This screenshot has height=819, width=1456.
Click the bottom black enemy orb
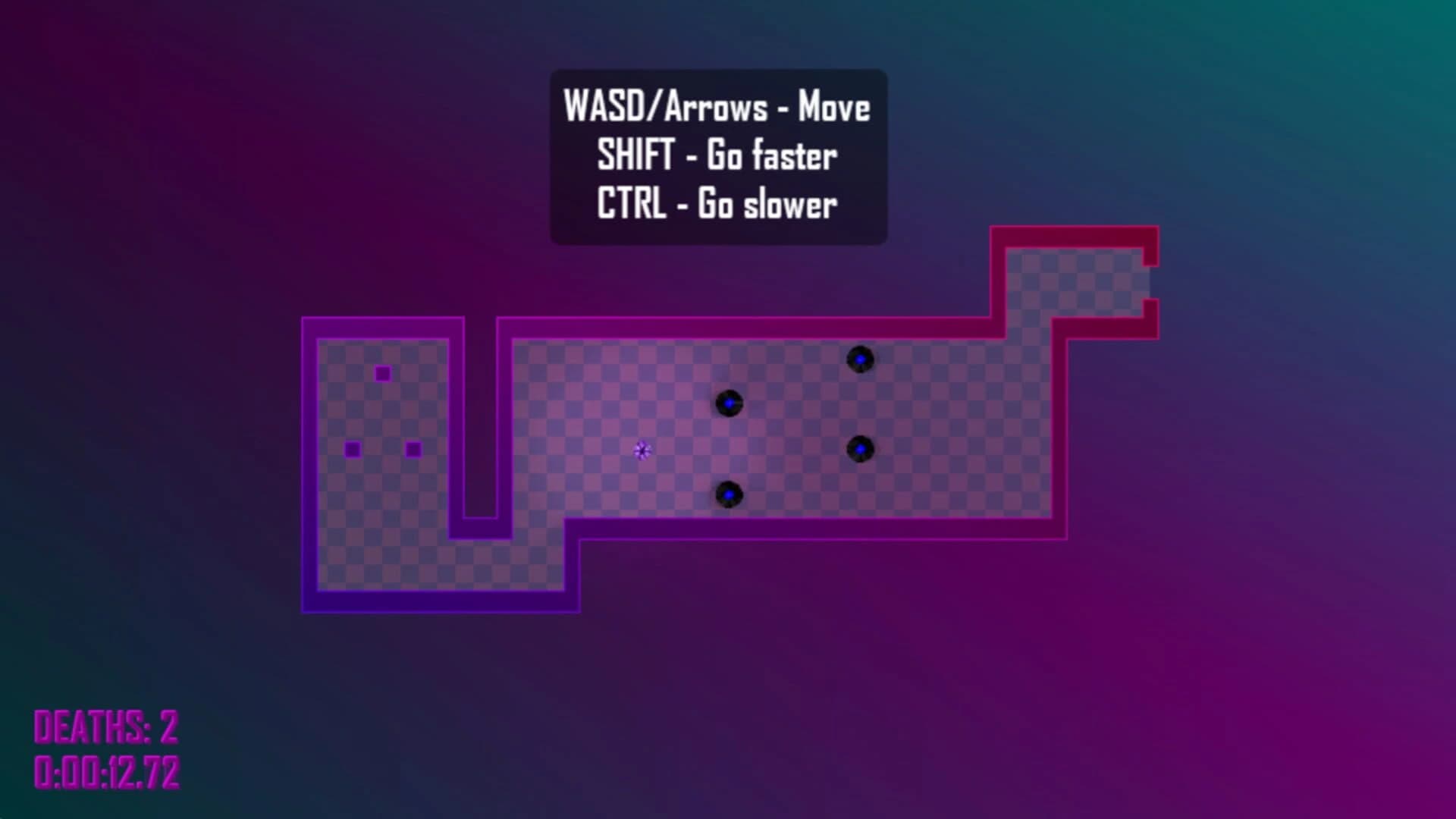[729, 494]
